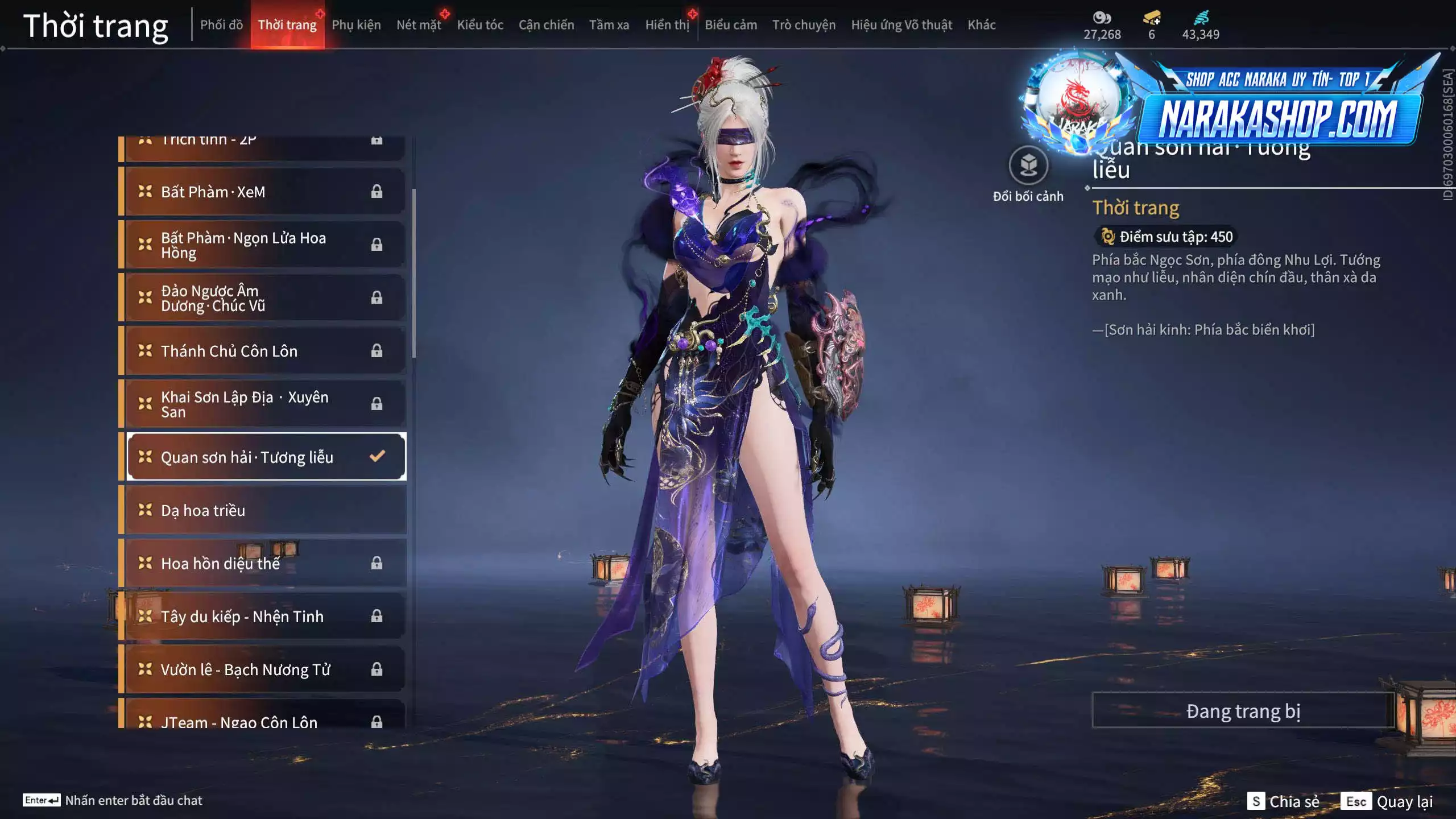The width and height of the screenshot is (1456, 819).
Task: Show the Hiển thị tab
Action: tap(667, 25)
